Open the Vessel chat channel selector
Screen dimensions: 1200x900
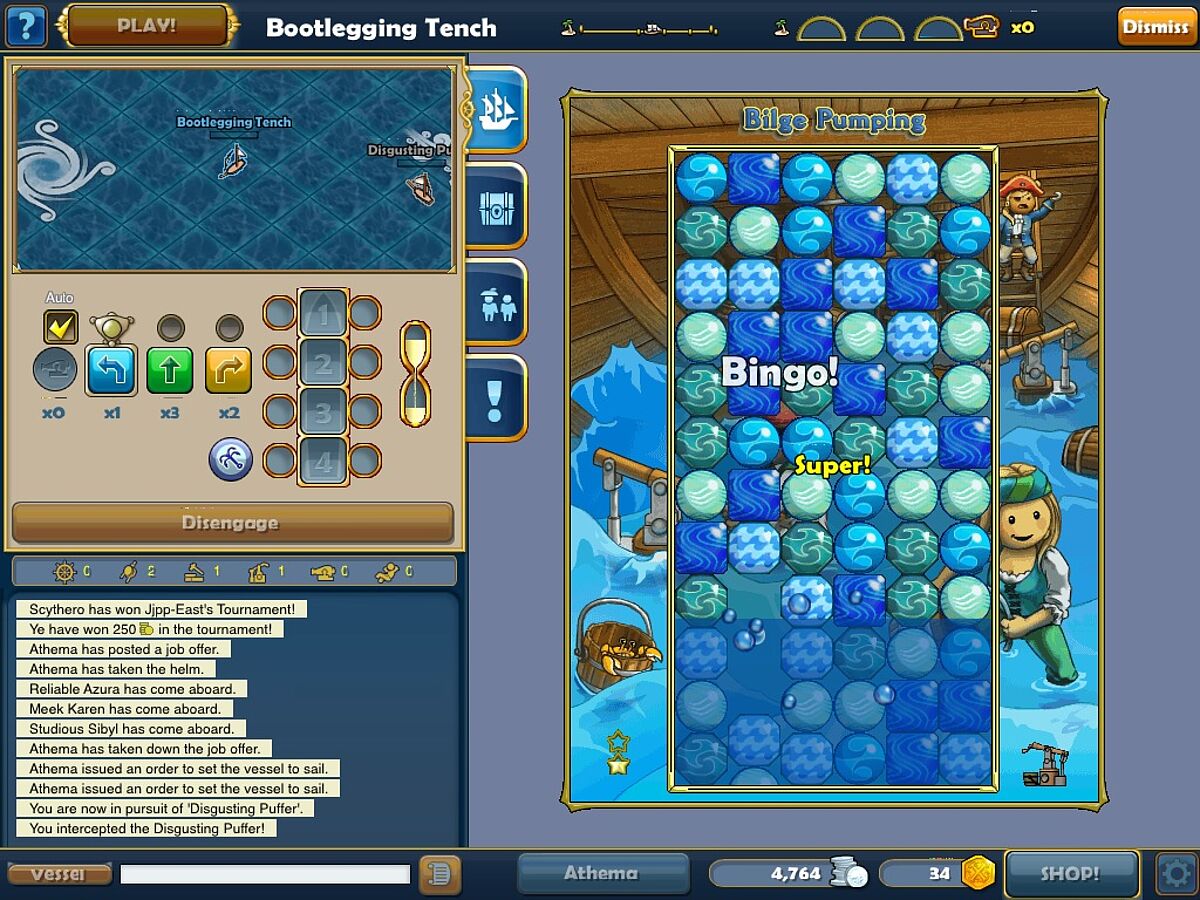click(x=58, y=874)
